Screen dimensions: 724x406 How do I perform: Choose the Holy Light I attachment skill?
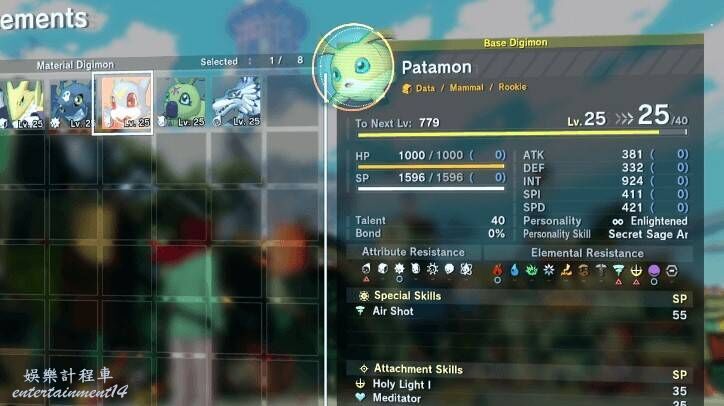[520, 383]
